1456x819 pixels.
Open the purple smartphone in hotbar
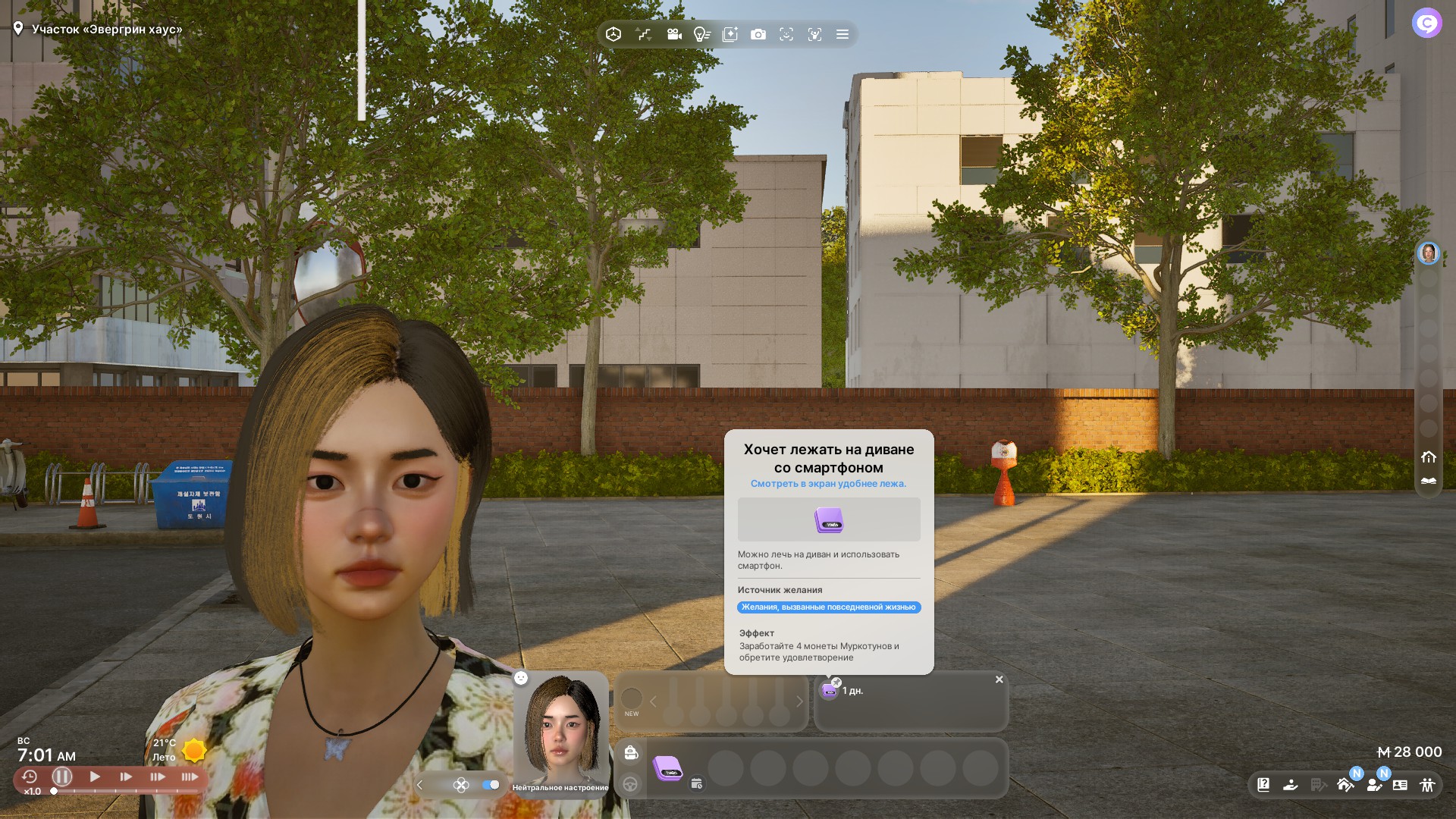668,768
